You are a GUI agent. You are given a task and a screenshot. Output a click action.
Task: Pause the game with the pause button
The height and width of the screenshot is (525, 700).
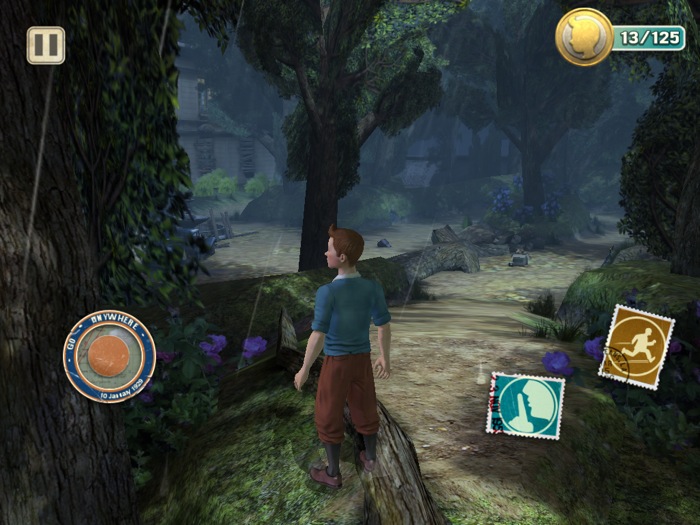tap(45, 45)
